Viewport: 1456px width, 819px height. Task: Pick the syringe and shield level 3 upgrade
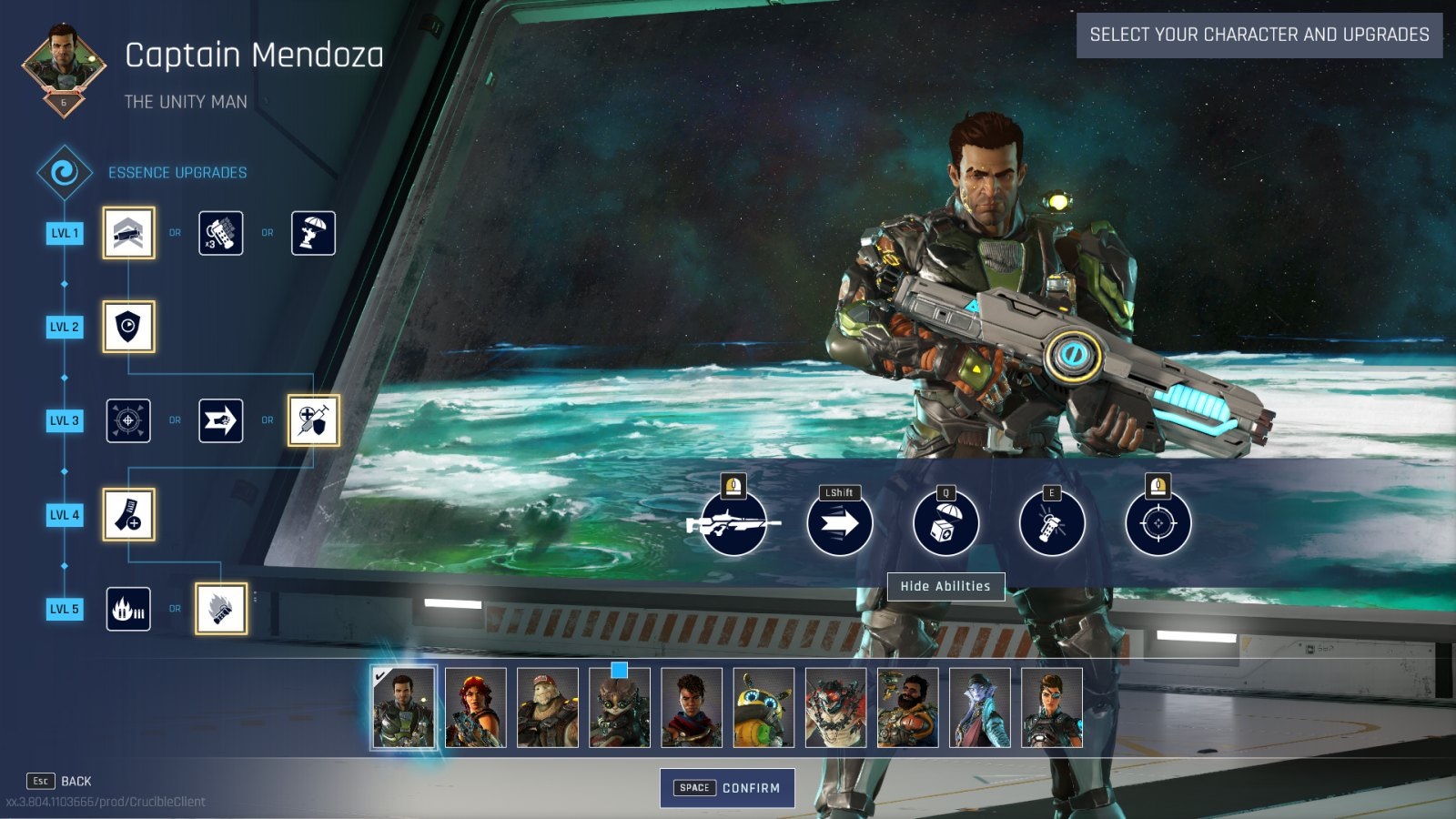coord(314,420)
